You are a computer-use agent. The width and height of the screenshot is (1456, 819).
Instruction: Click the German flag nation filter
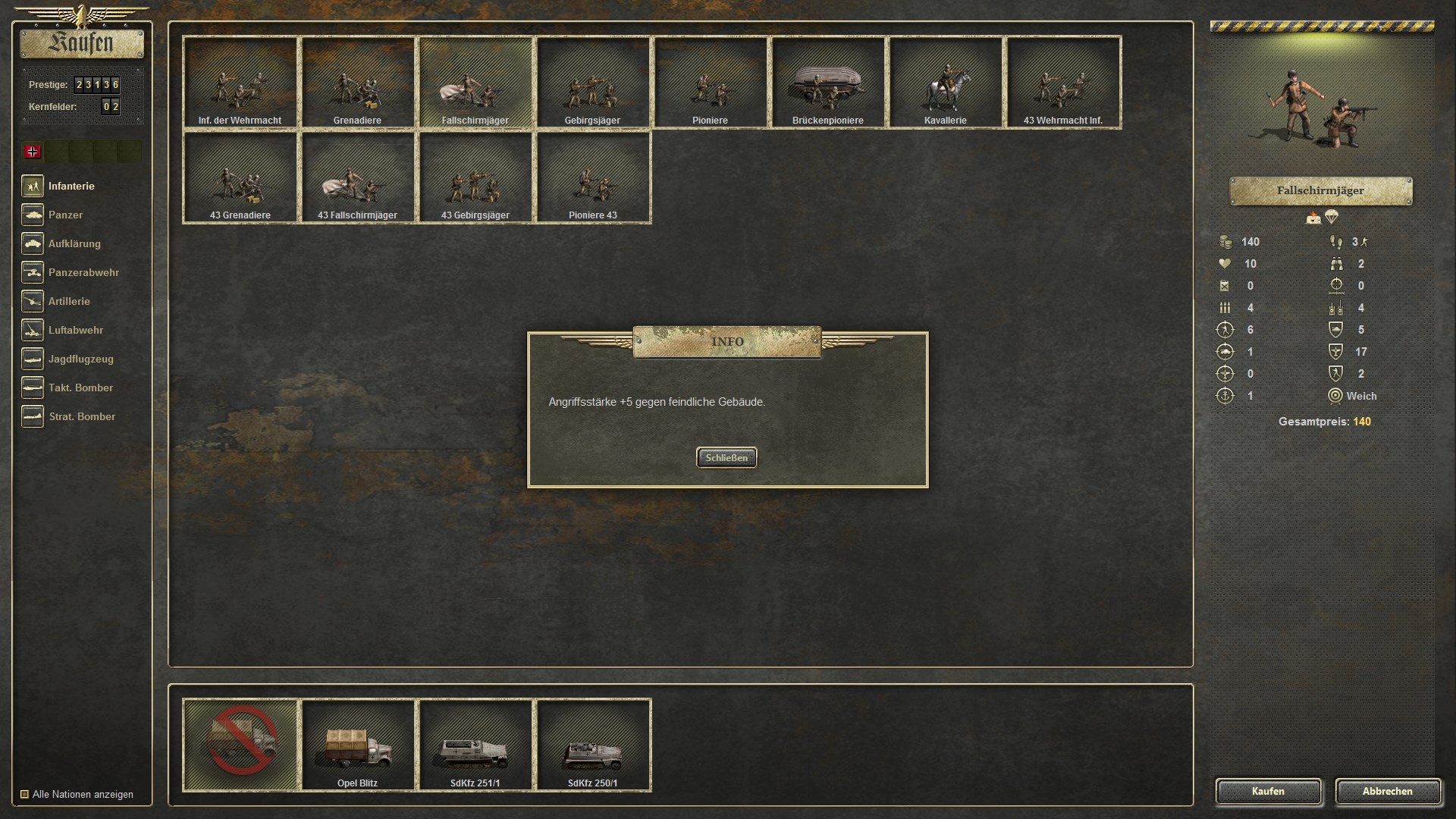(33, 152)
